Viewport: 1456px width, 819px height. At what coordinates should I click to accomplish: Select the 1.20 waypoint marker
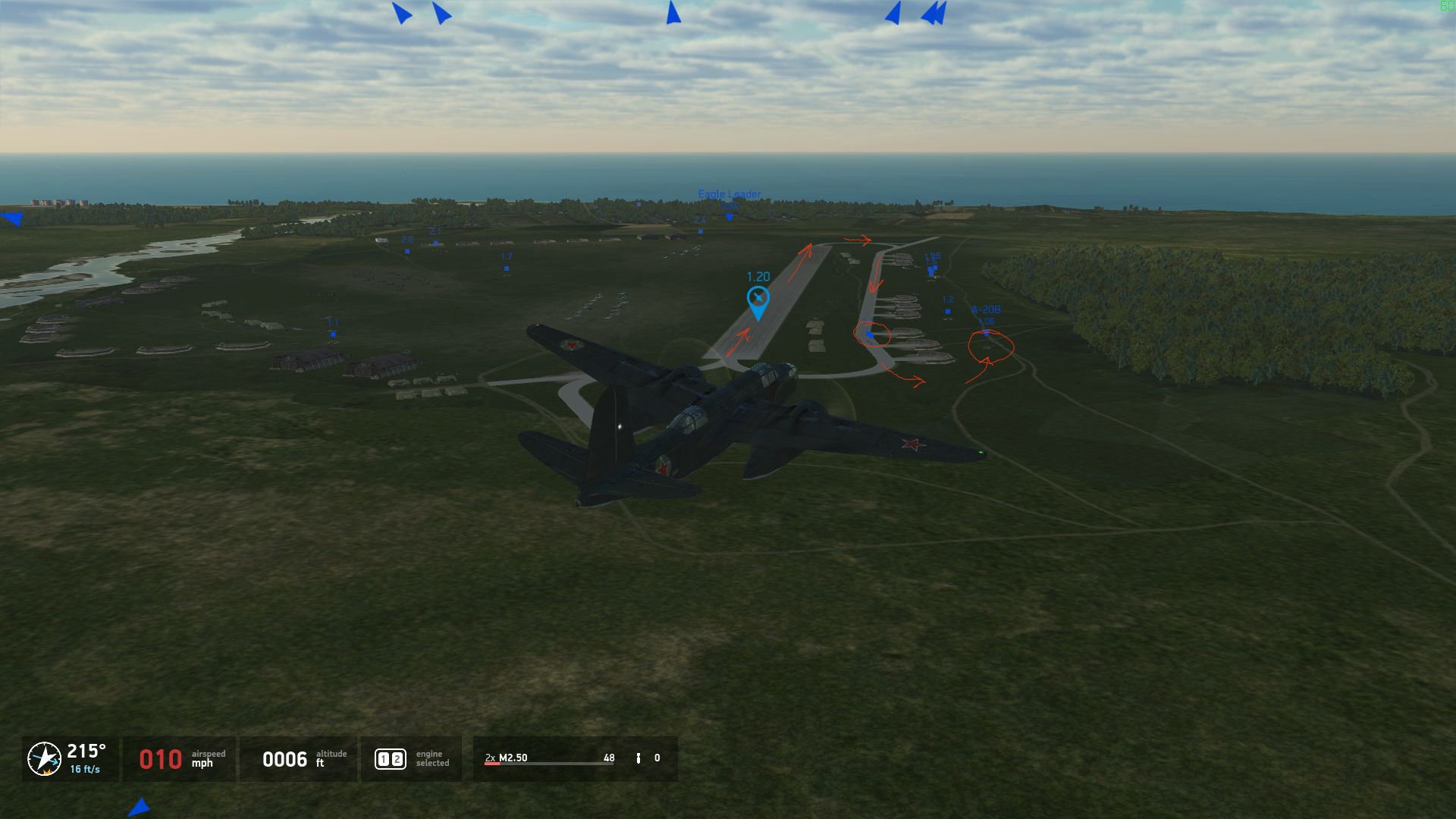[758, 300]
